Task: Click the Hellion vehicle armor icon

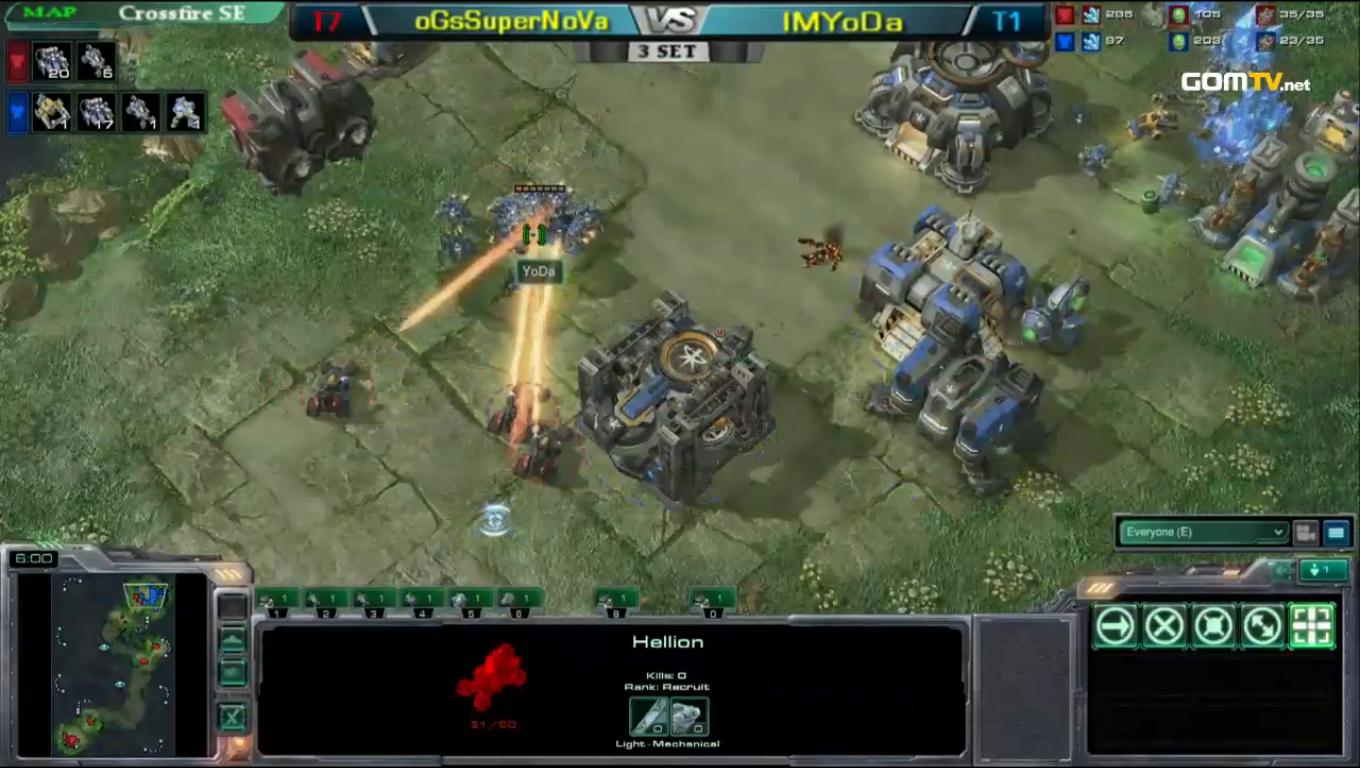Action: pos(689,716)
